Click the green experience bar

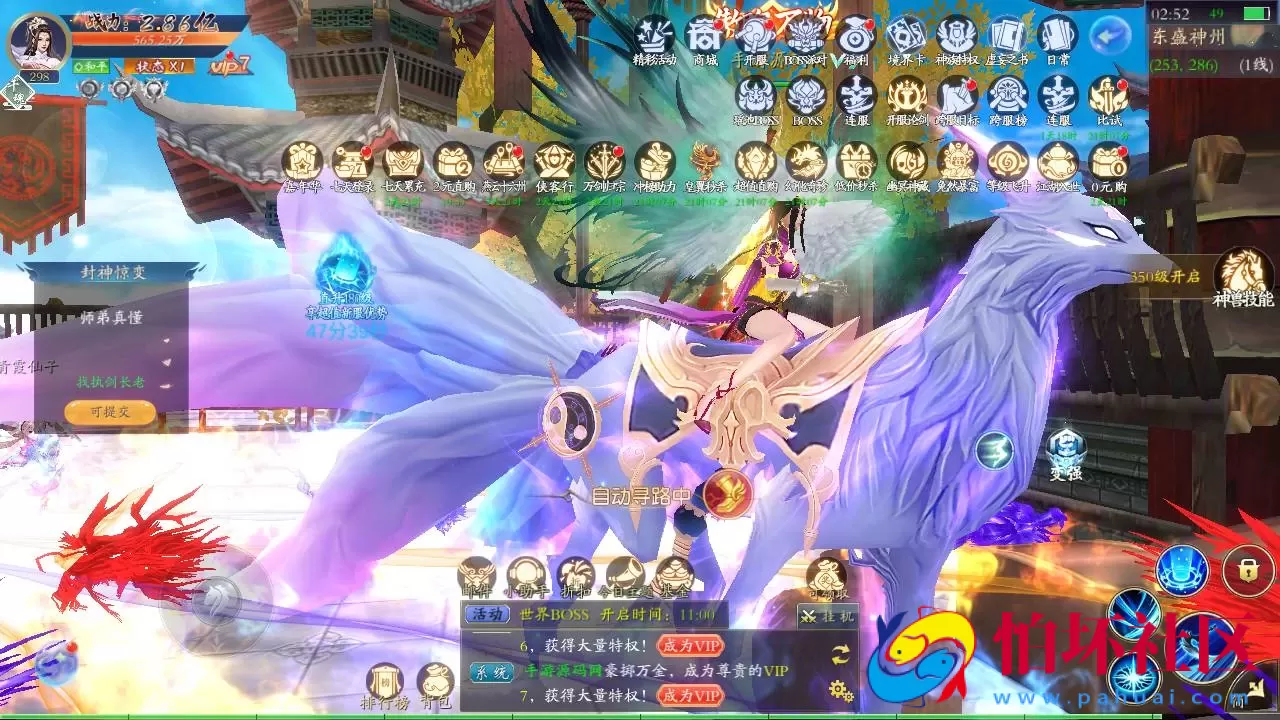[x=640, y=716]
